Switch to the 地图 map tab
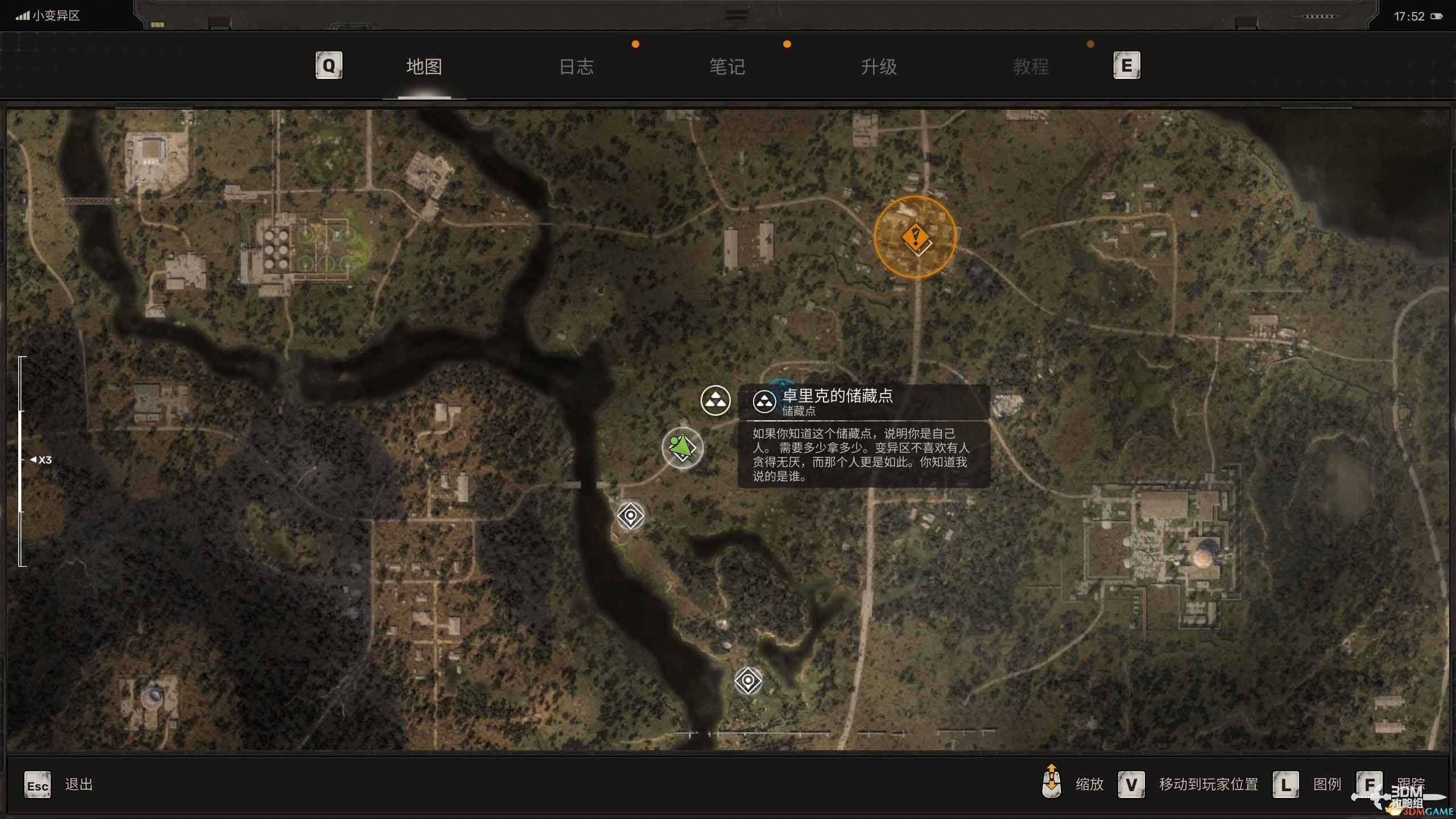1456x819 pixels. coord(424,67)
